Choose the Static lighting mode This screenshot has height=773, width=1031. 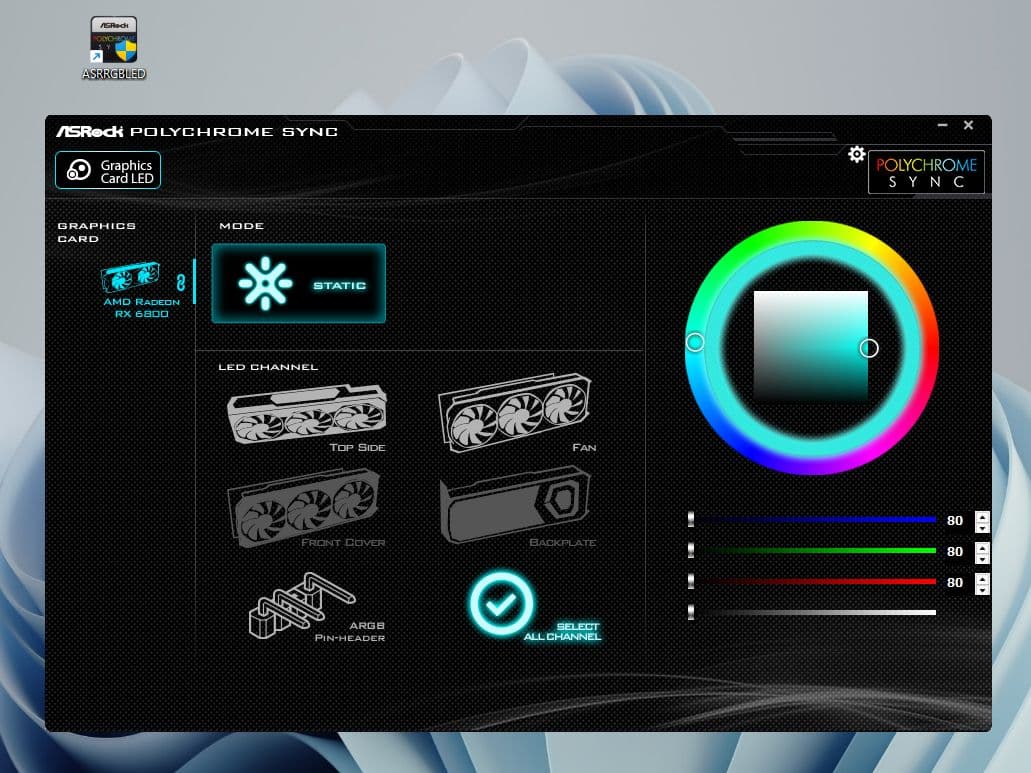point(298,284)
